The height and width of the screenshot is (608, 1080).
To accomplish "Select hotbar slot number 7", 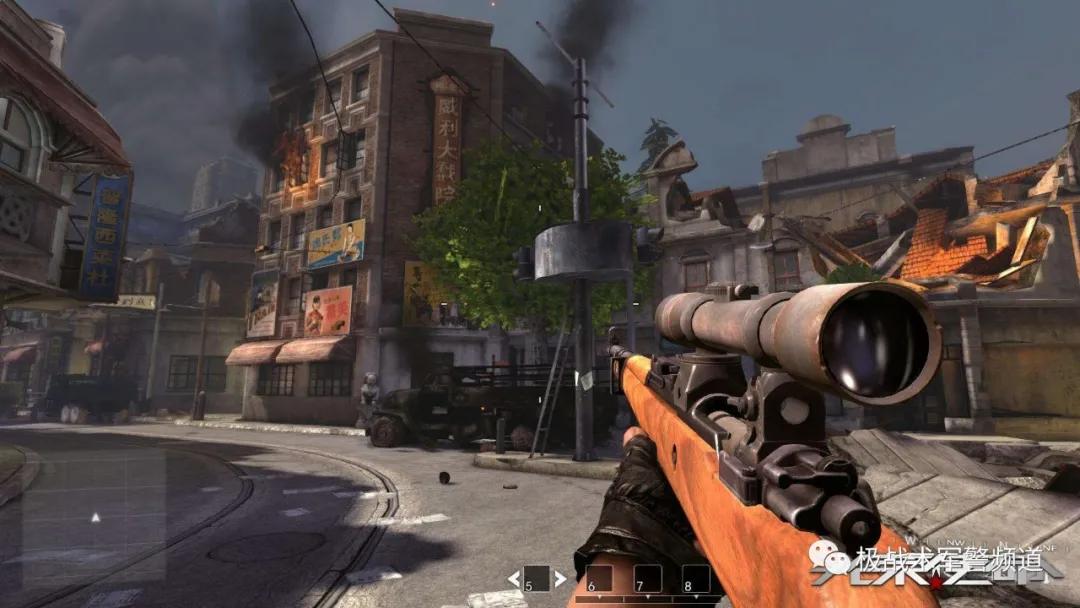I will click(x=647, y=580).
